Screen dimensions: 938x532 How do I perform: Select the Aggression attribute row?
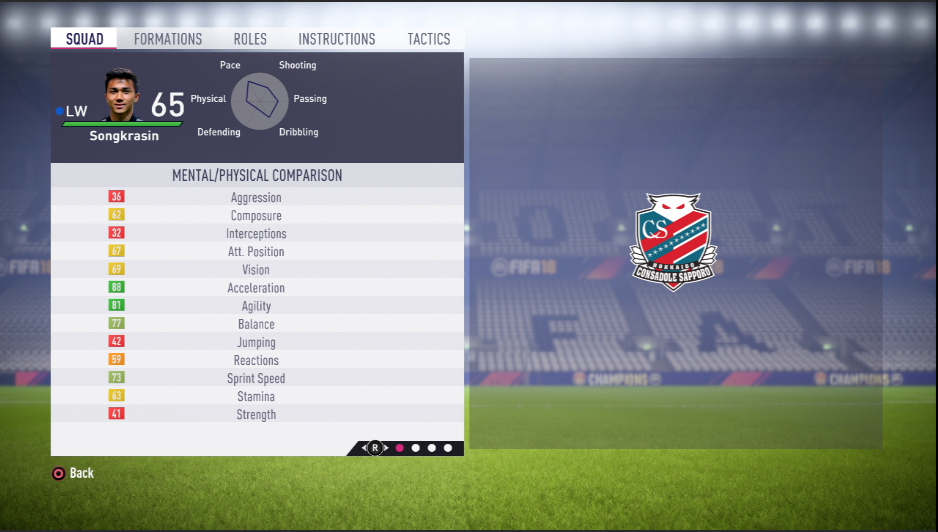pyautogui.click(x=257, y=198)
